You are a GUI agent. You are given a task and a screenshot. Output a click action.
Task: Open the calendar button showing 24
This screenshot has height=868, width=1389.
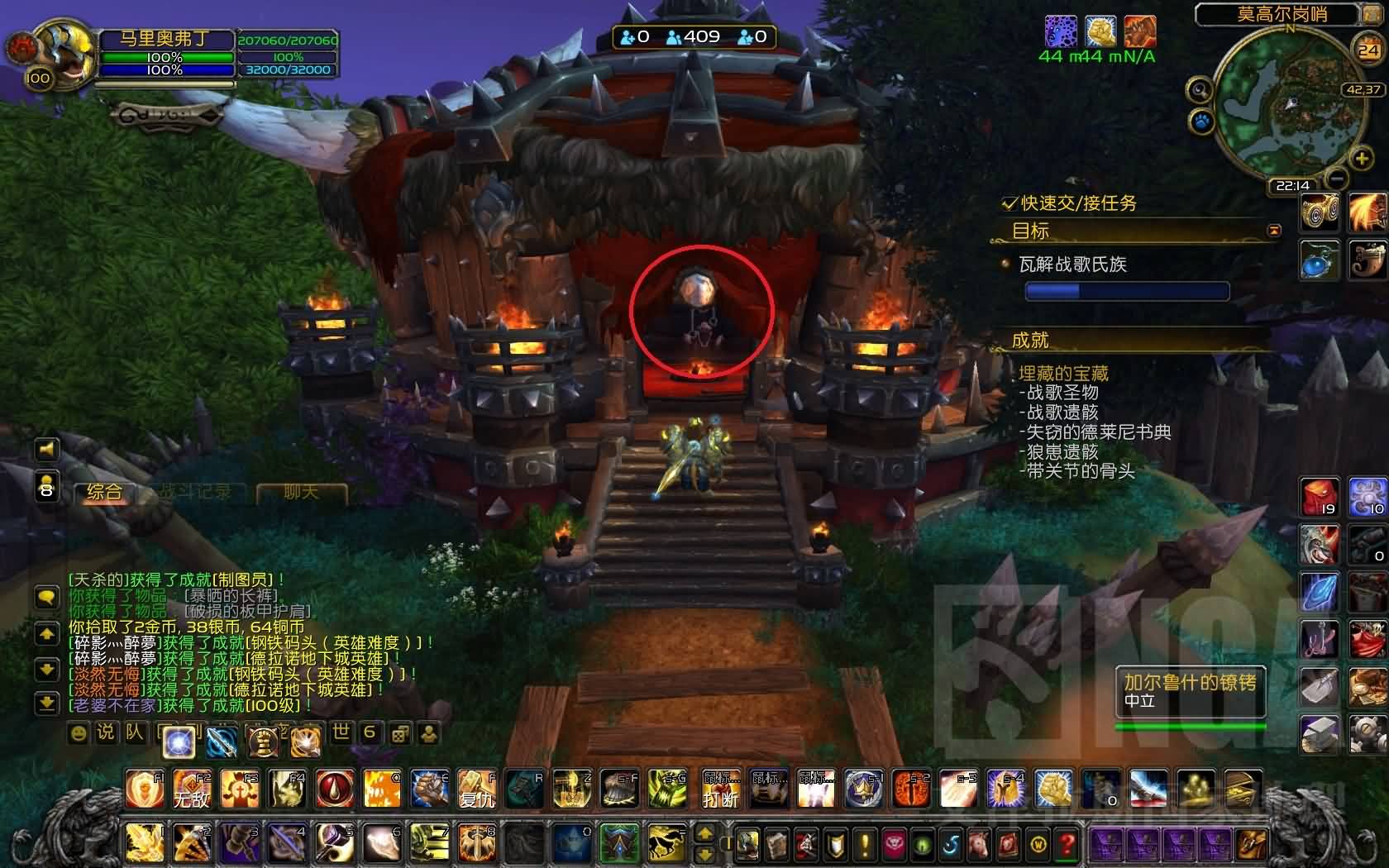coord(1368,50)
